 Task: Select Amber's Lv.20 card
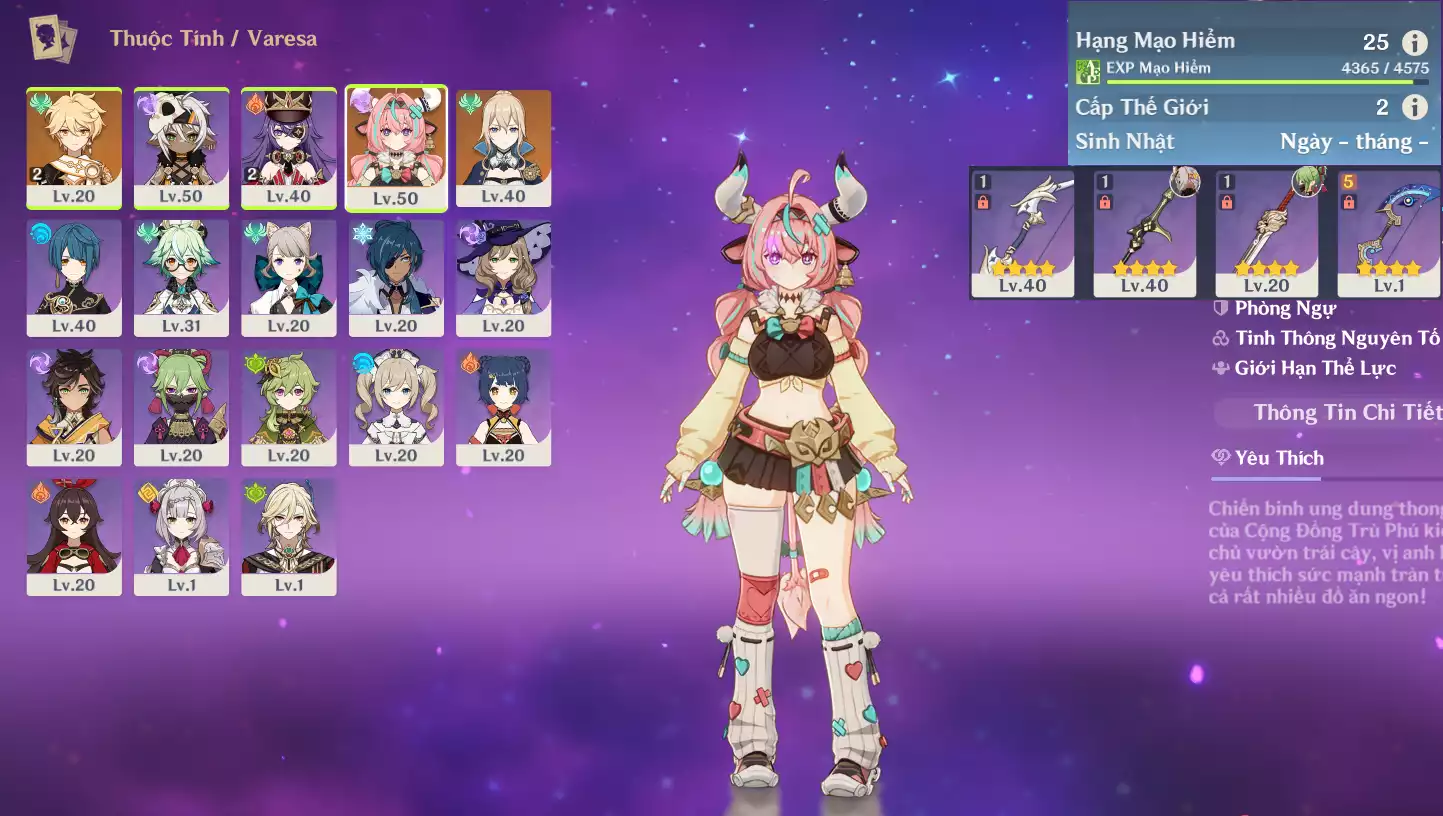(x=74, y=536)
